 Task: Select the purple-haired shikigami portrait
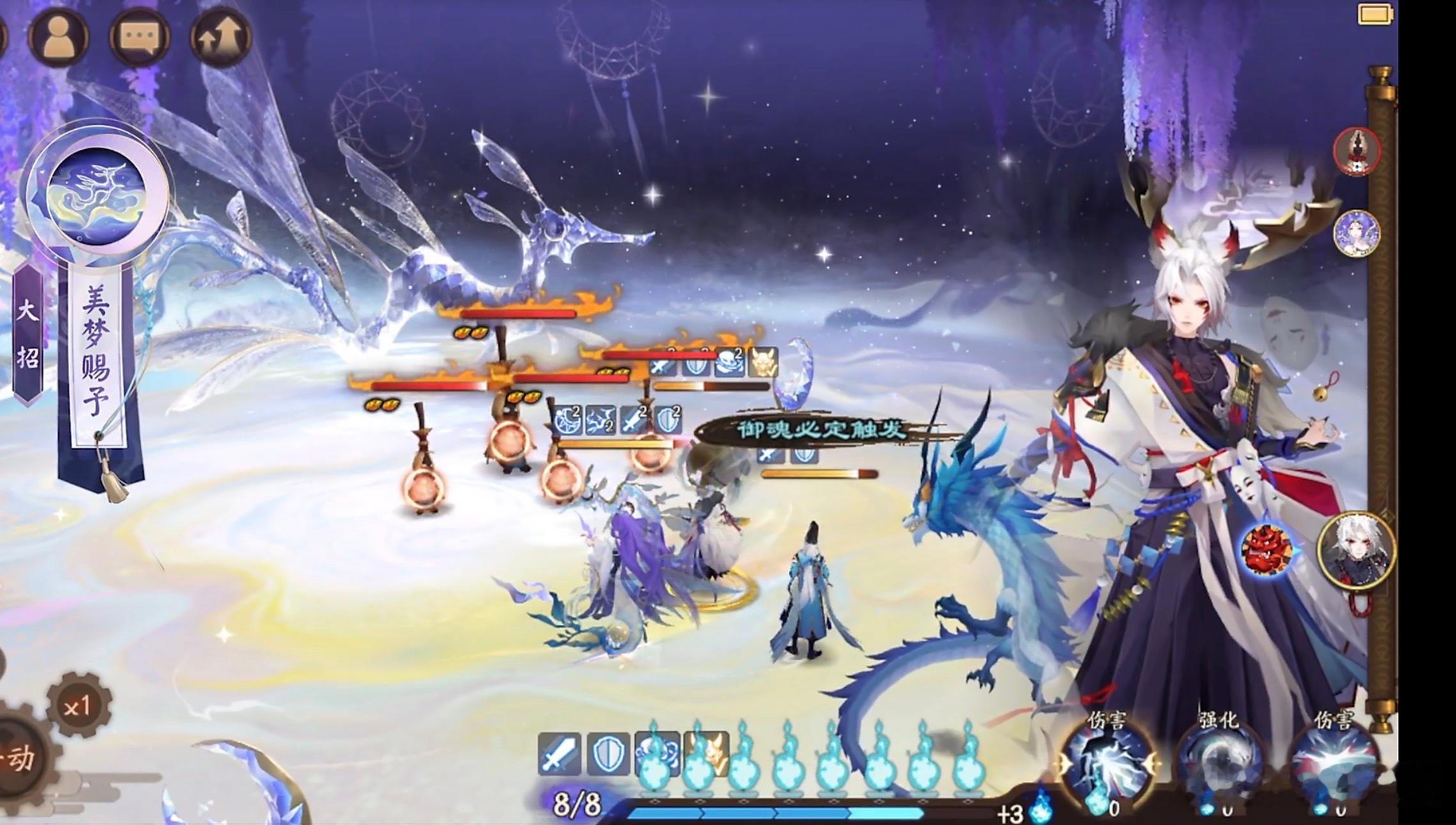pos(1356,233)
